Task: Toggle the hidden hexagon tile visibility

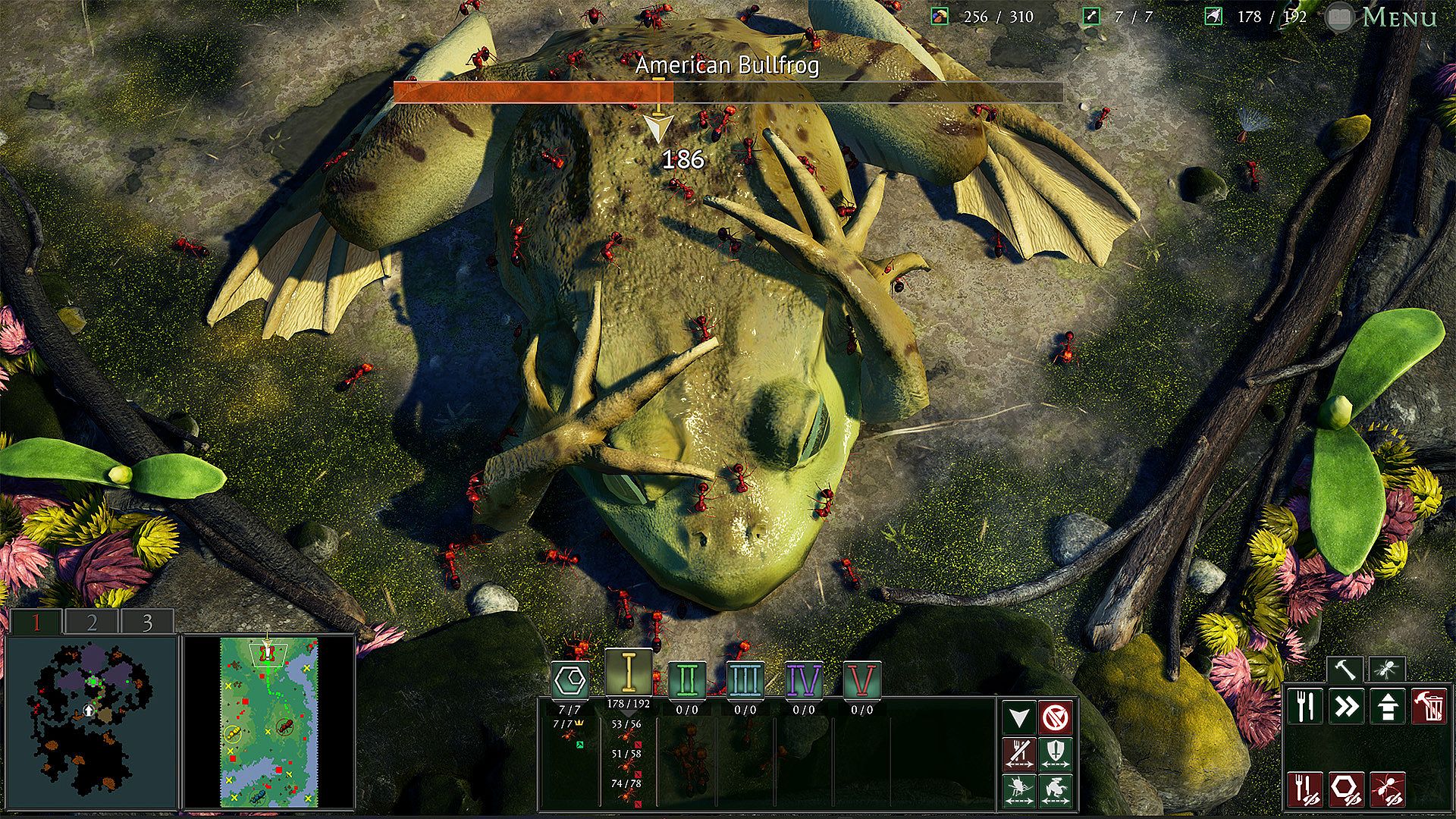Action: [1347, 789]
